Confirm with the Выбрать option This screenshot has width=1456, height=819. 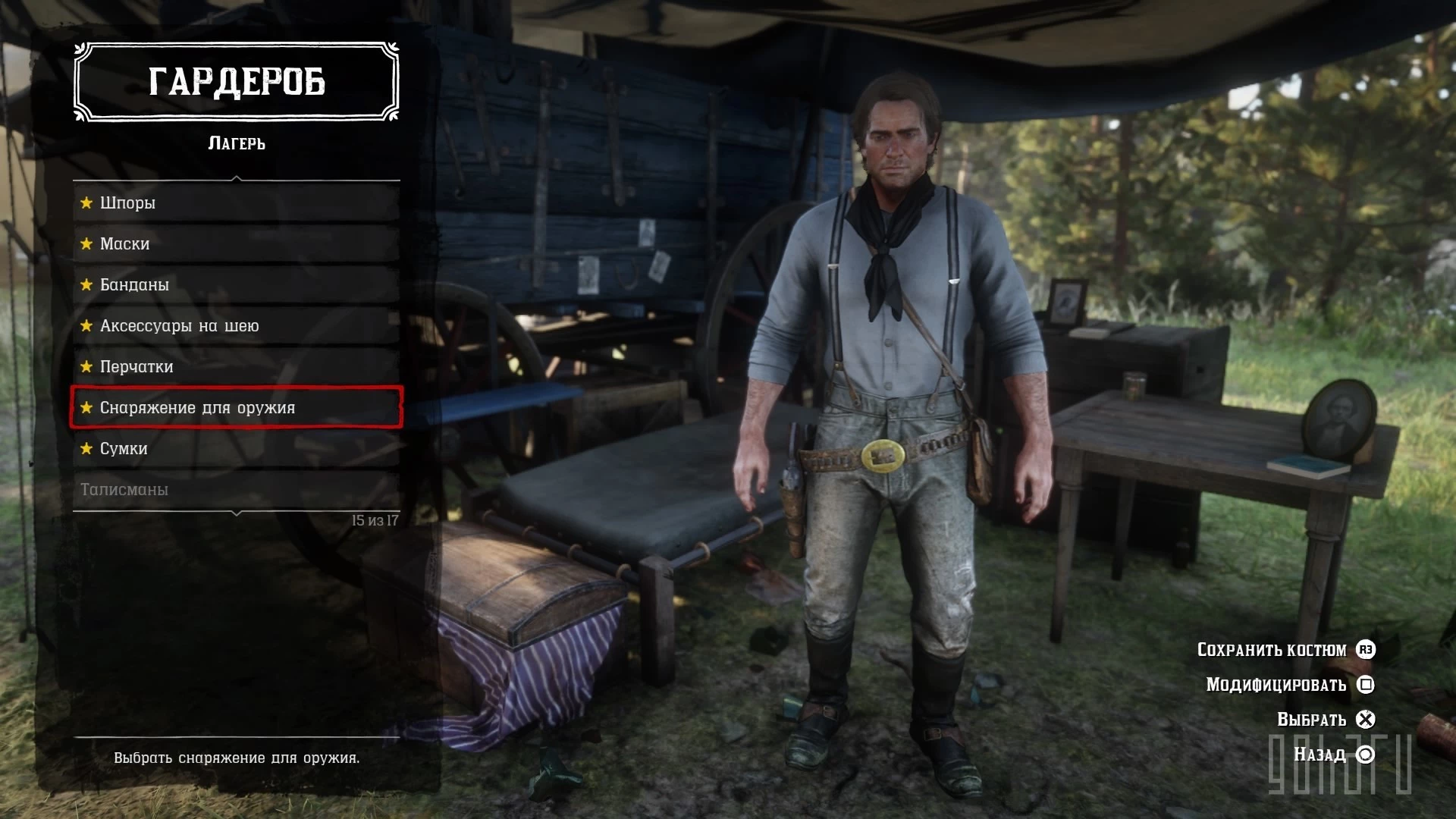click(1325, 720)
